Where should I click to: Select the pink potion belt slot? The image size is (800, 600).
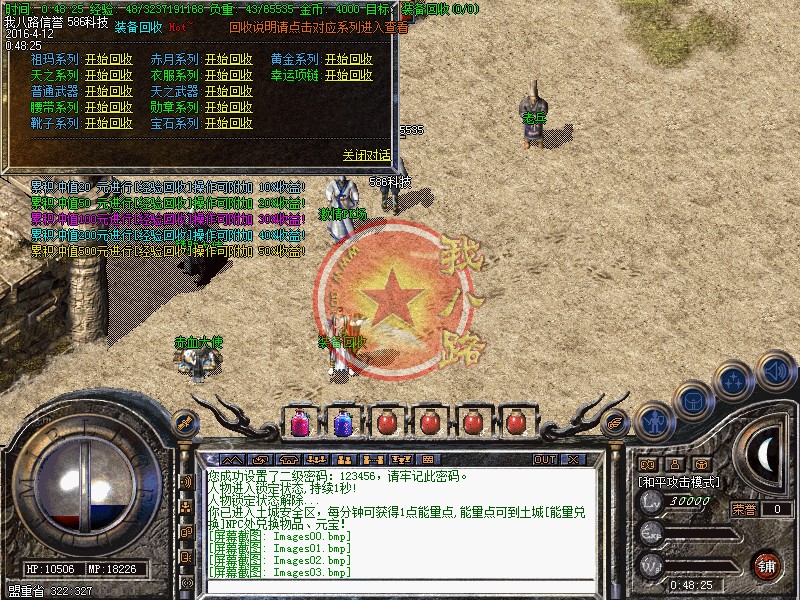point(299,422)
